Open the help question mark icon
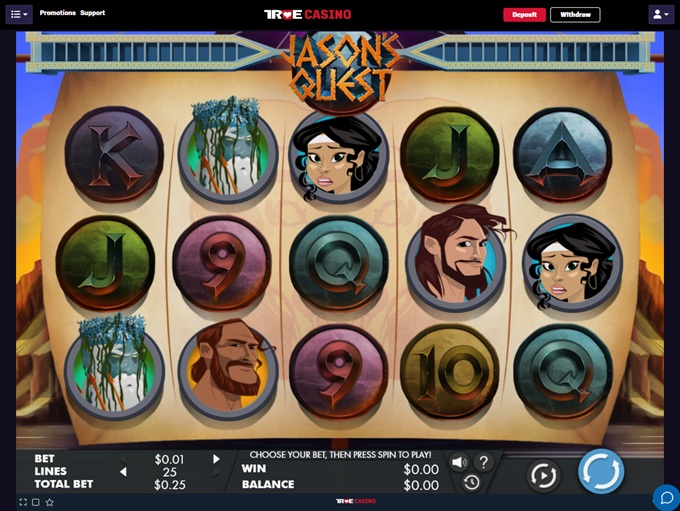The height and width of the screenshot is (511, 680). pyautogui.click(x=483, y=462)
